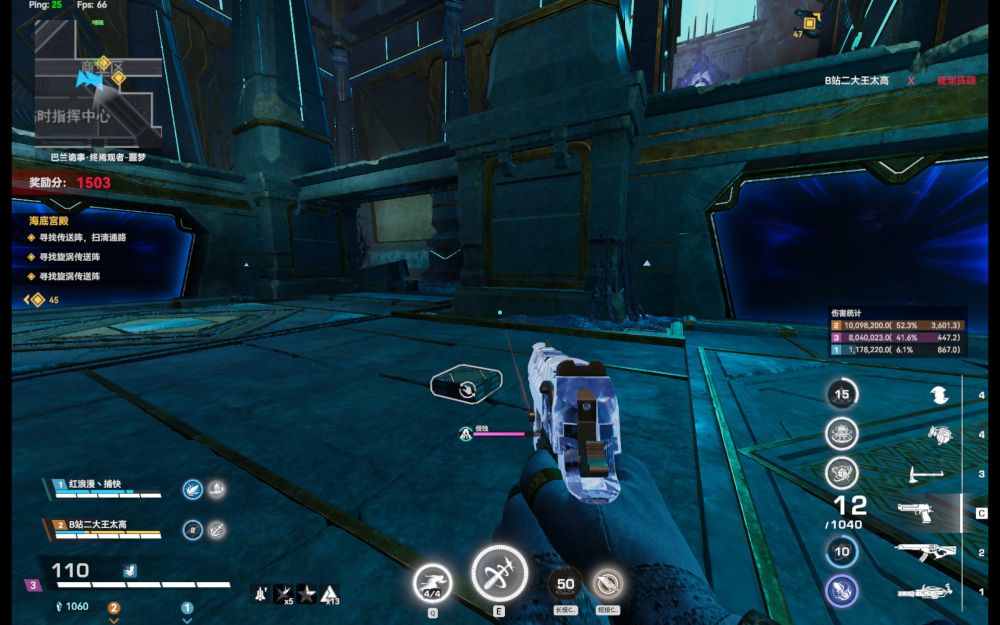The image size is (1000, 625).
Task: Open the minimap in the corner
Action: tap(97, 85)
